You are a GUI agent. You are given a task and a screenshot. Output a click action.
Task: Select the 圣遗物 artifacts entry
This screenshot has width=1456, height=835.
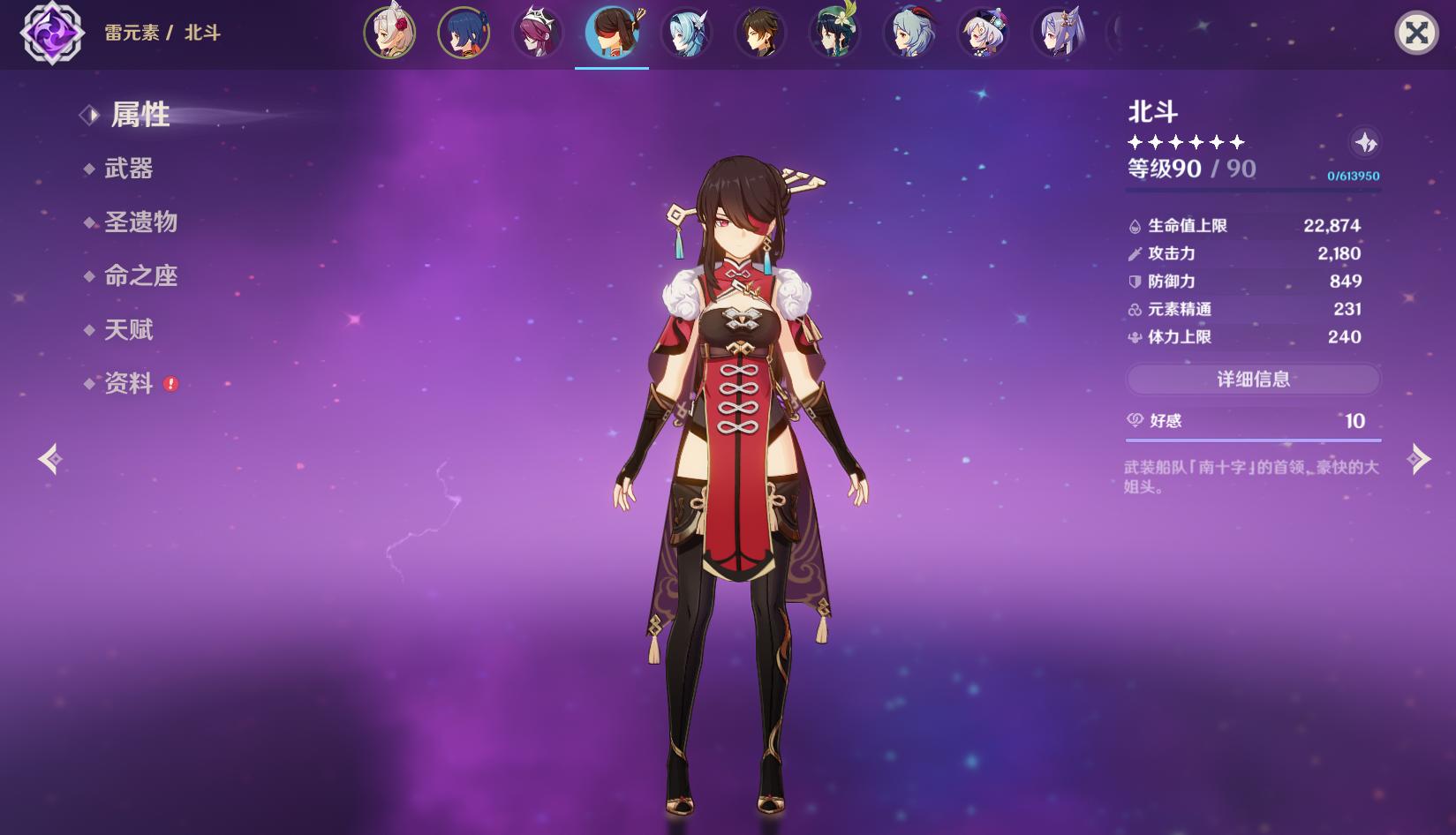[x=141, y=222]
